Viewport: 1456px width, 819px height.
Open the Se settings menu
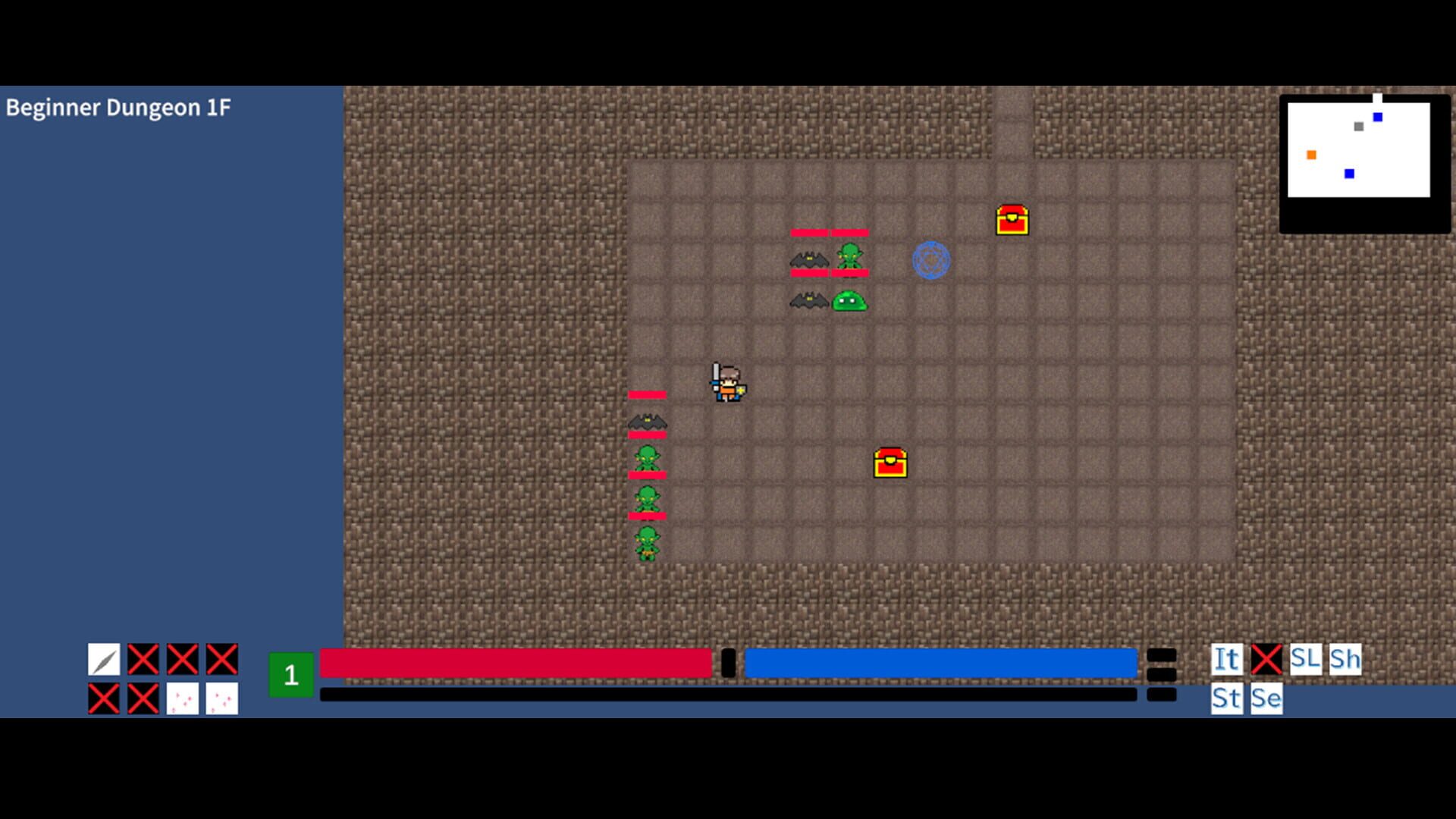[1265, 699]
